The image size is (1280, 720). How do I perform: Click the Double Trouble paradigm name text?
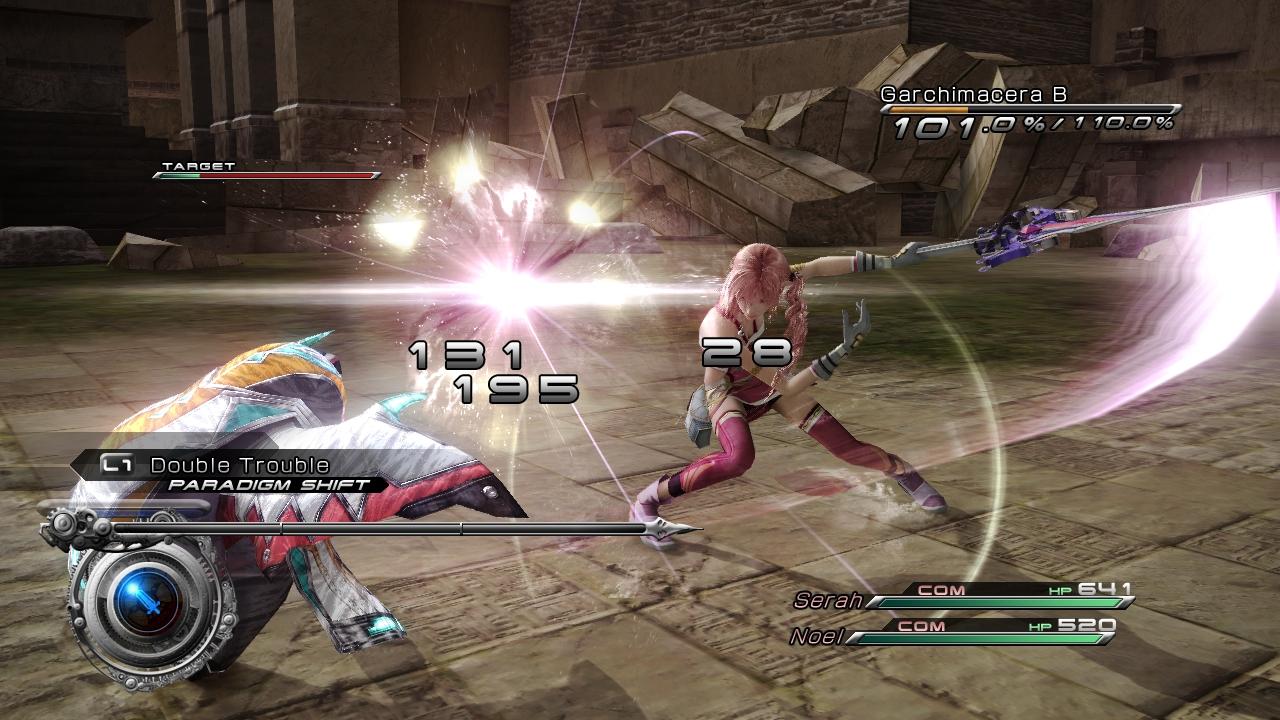(x=238, y=463)
